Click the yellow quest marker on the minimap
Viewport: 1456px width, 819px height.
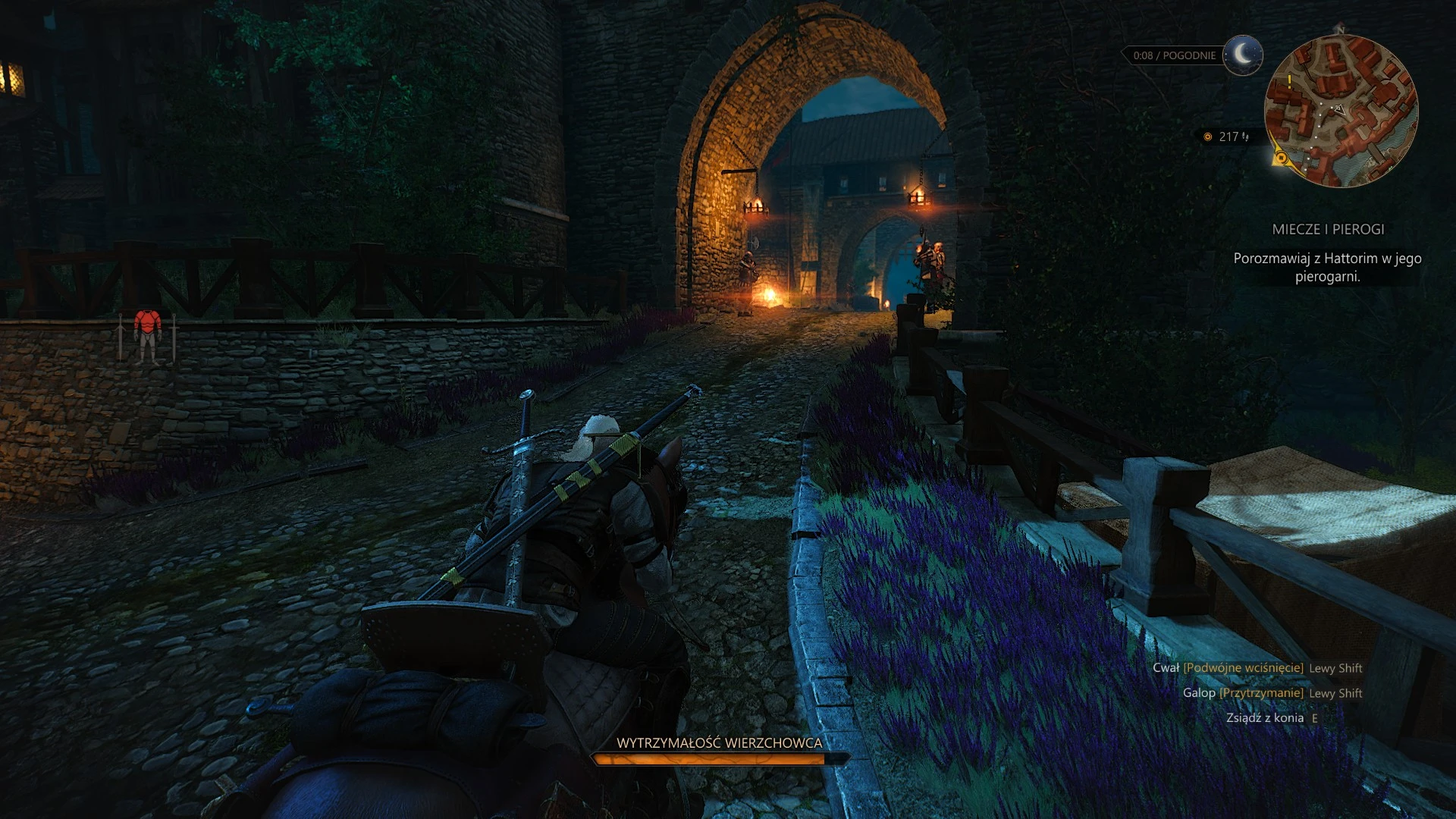point(1282,158)
